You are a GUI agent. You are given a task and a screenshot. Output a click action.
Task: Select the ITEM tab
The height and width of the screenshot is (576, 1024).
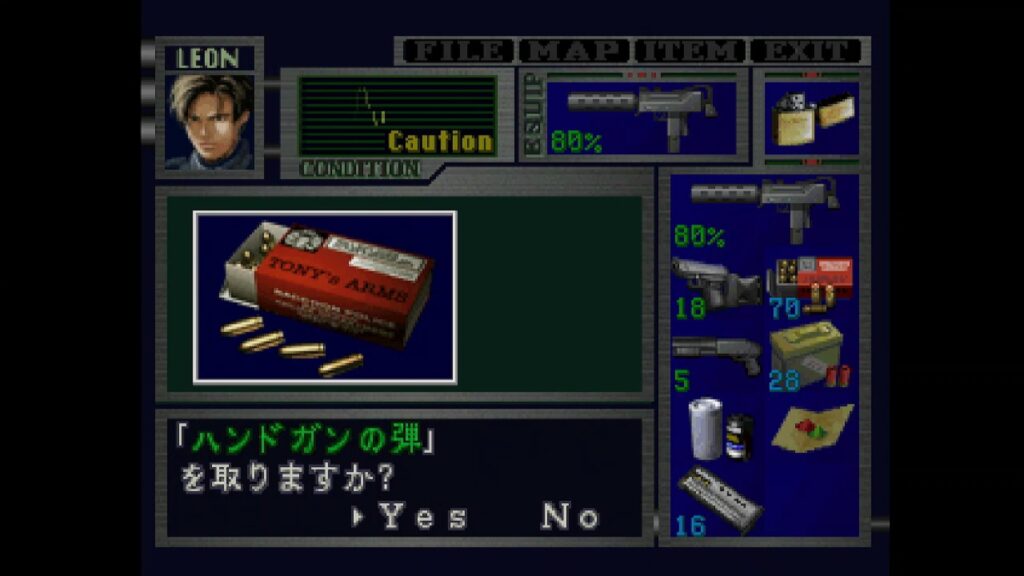pyautogui.click(x=691, y=51)
